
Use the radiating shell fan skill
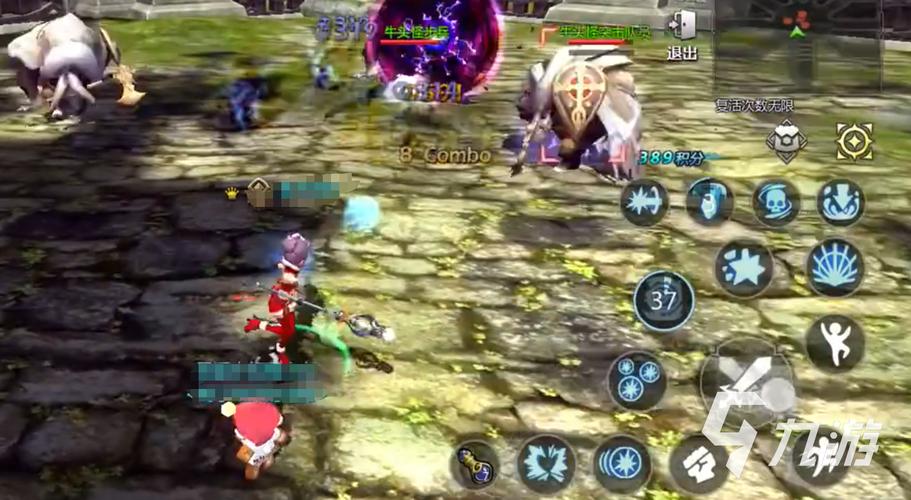point(835,268)
